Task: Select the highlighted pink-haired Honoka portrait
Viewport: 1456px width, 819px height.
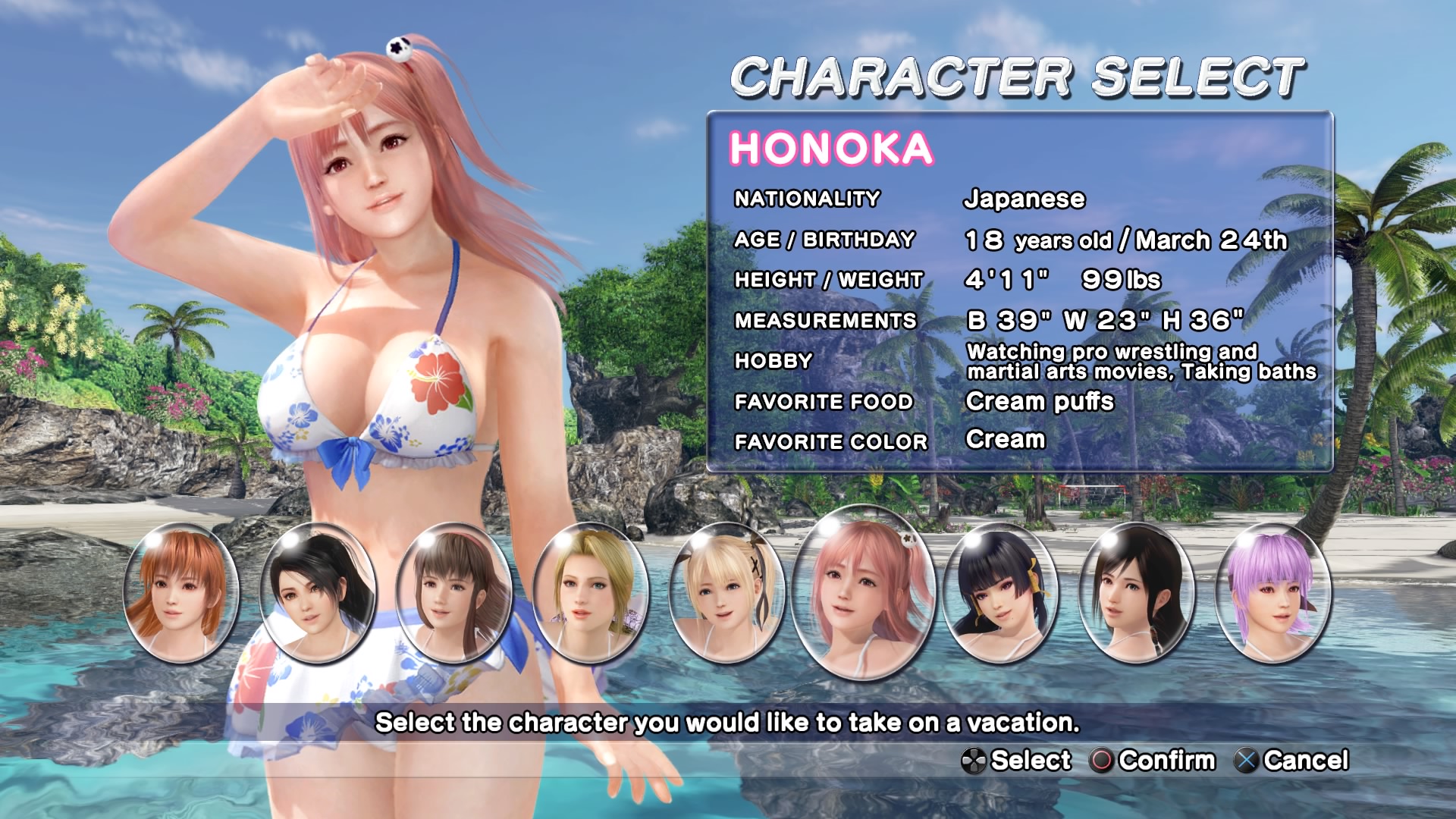Action: point(864,592)
